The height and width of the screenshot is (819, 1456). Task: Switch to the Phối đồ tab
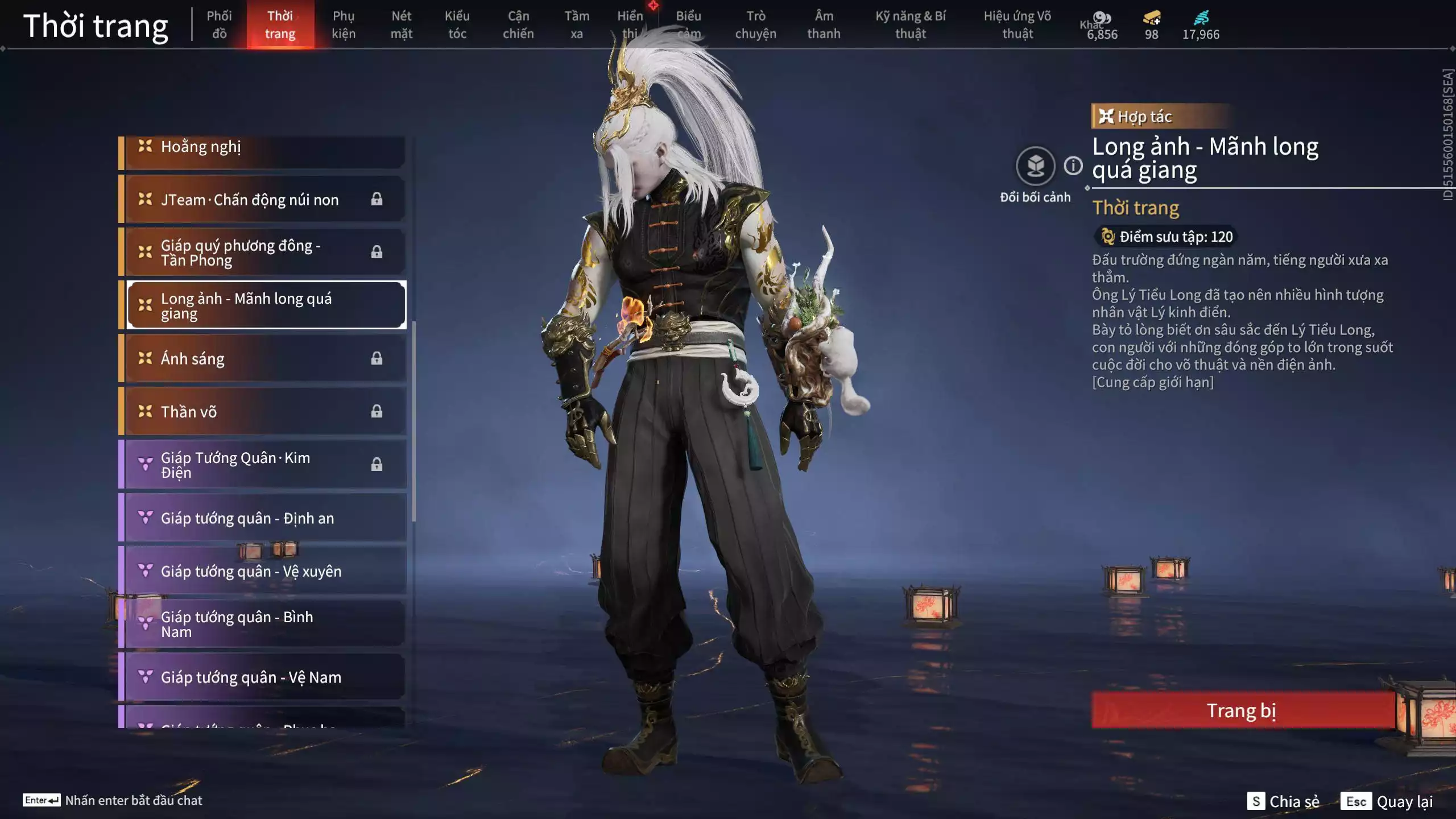coord(221,24)
